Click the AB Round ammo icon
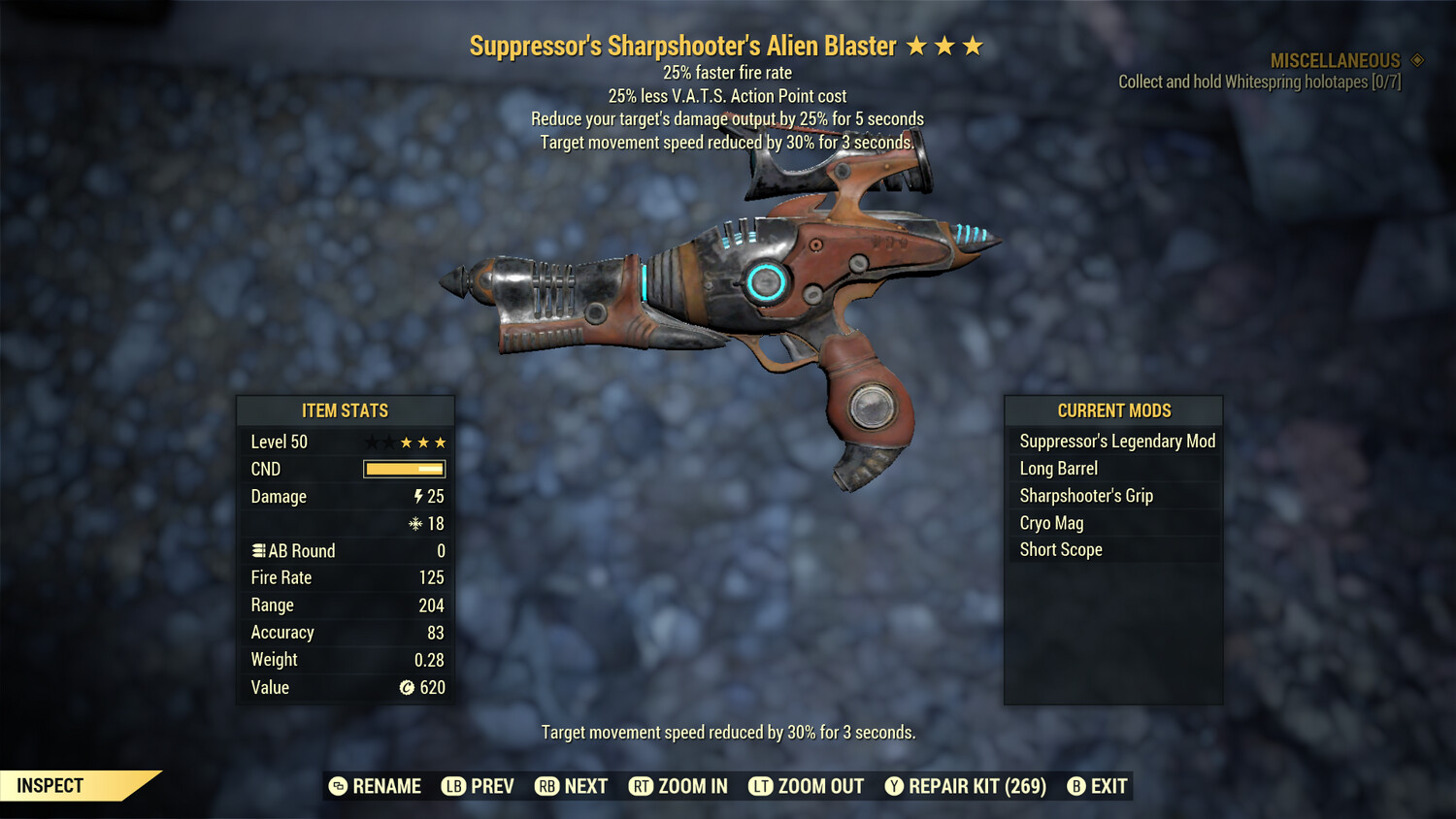The width and height of the screenshot is (1456, 819). click(x=258, y=550)
